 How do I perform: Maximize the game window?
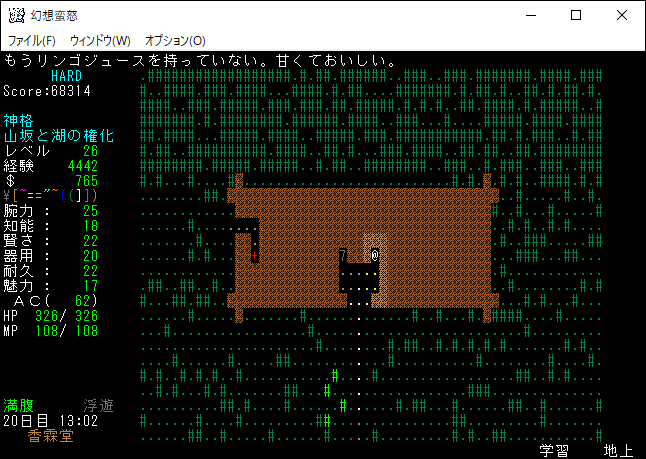click(576, 15)
